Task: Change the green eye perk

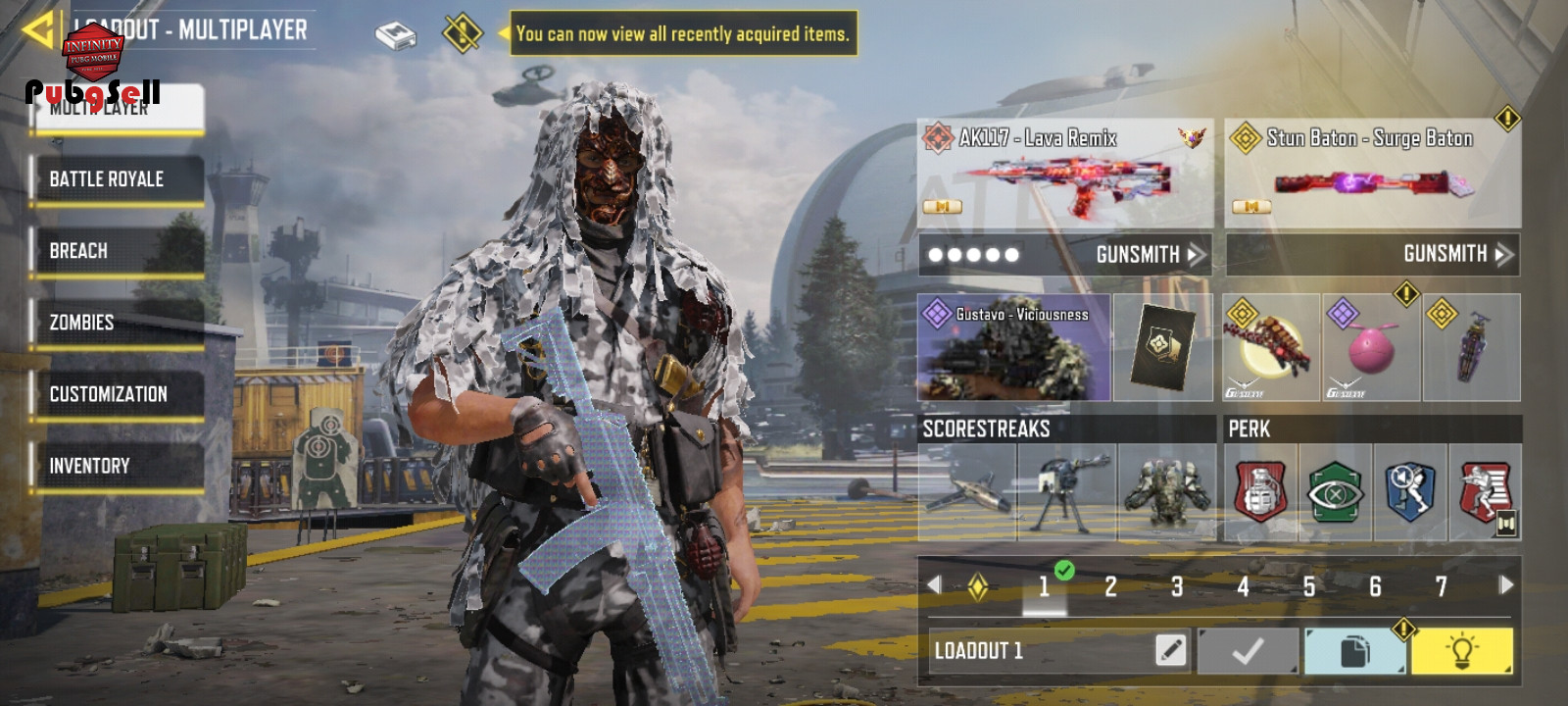Action: (x=1335, y=491)
